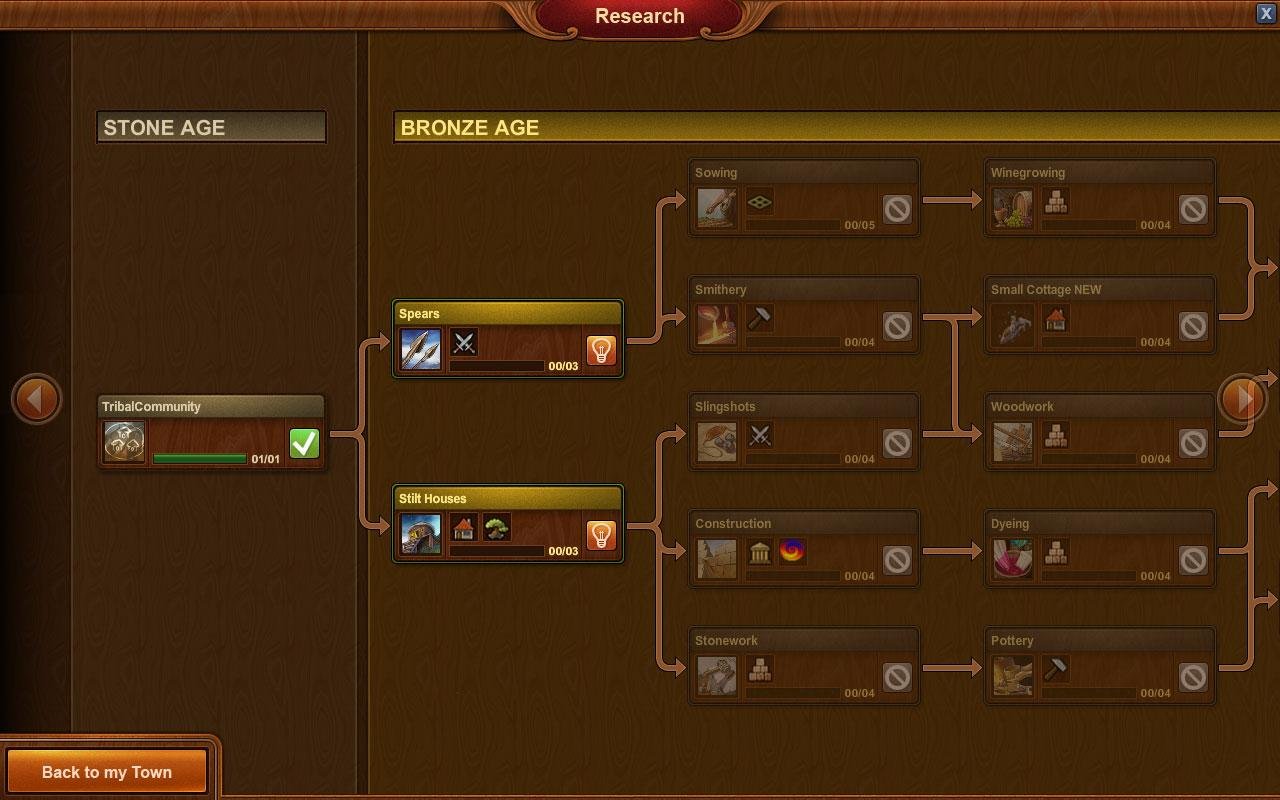The width and height of the screenshot is (1280, 800).
Task: Click the right navigation arrow
Action: pos(1243,399)
